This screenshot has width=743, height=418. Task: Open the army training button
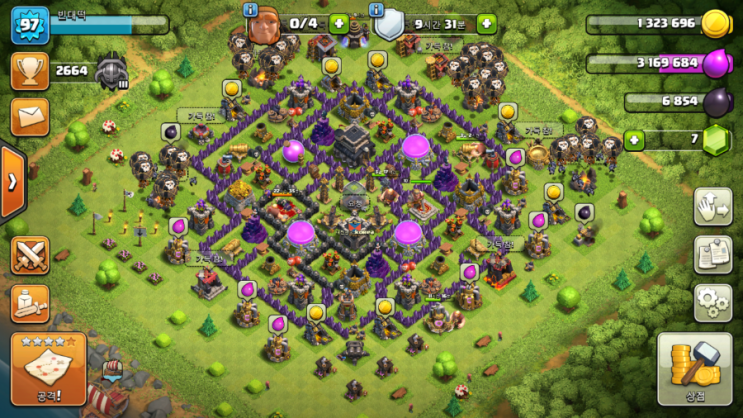coord(30,304)
